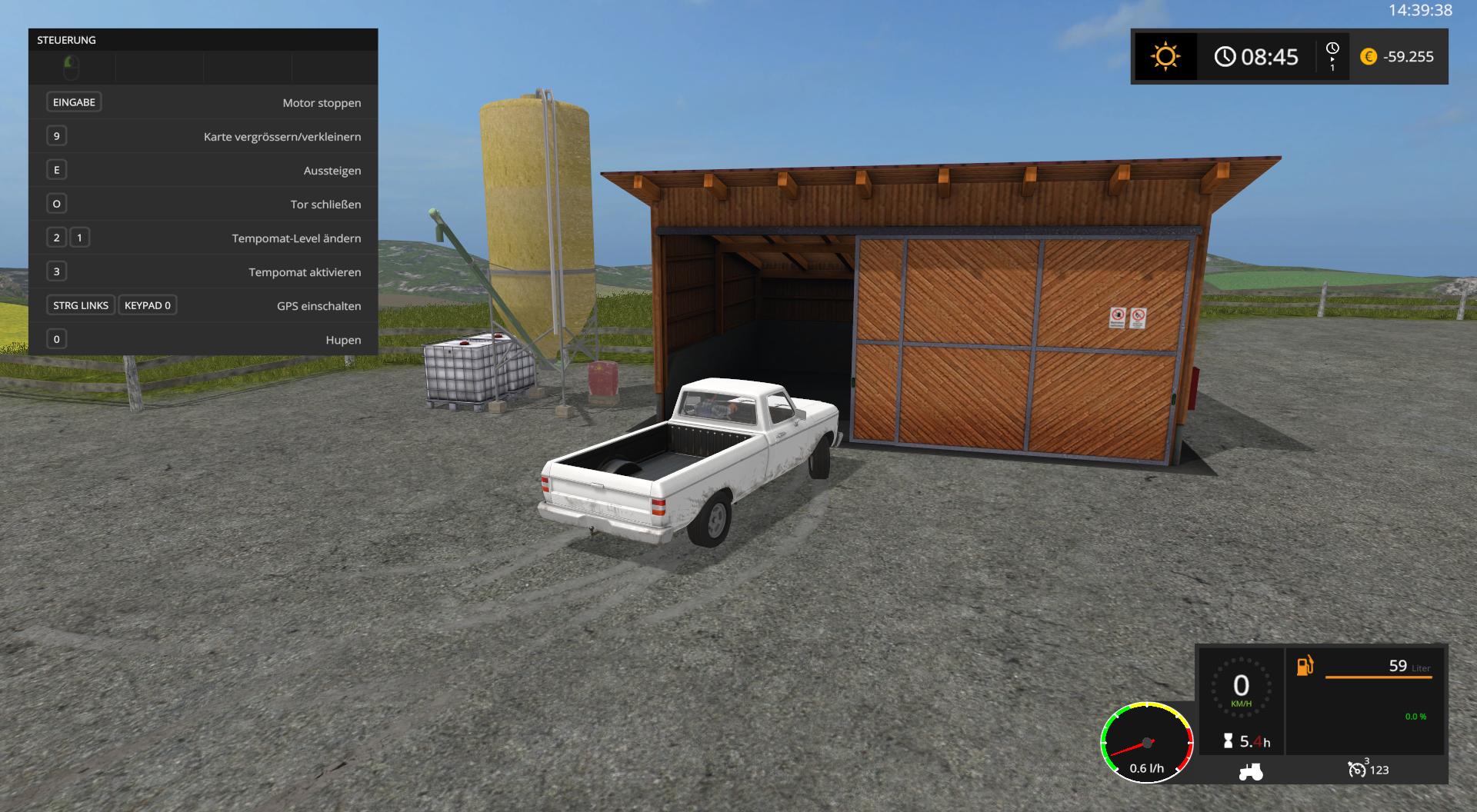This screenshot has width=1477, height=812.
Task: Select the cruise control speed icon
Action: tap(1357, 769)
